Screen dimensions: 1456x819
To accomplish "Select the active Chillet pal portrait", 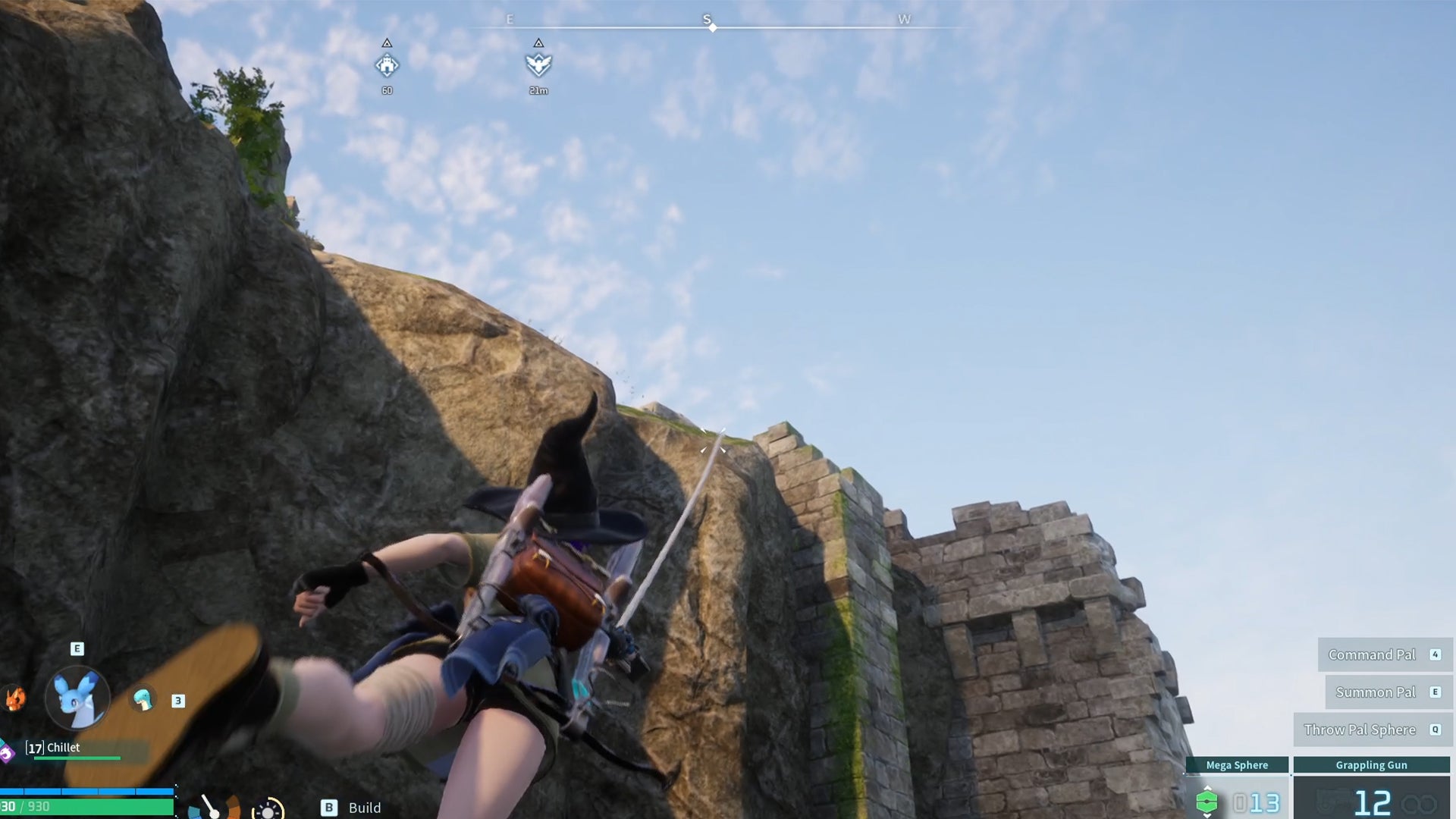I will pyautogui.click(x=77, y=698).
